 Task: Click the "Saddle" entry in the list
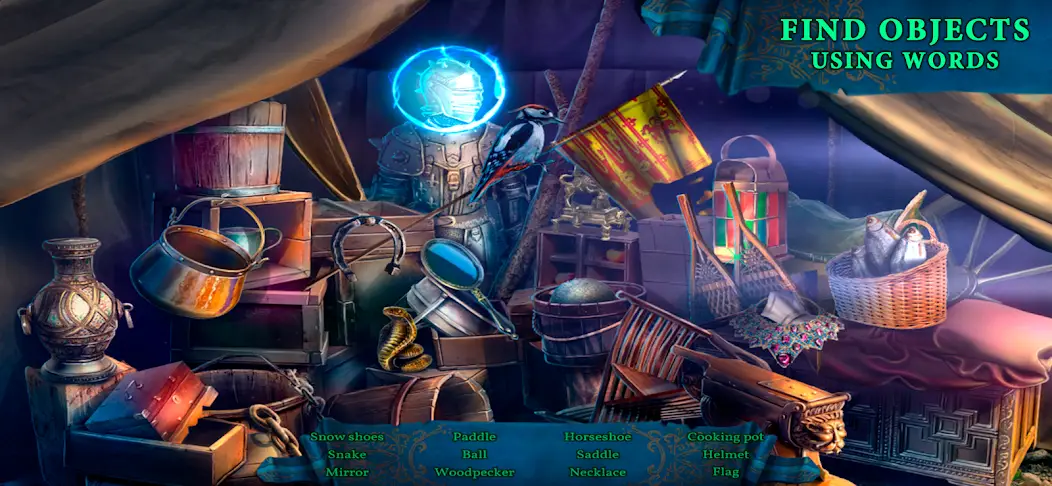[x=598, y=454]
